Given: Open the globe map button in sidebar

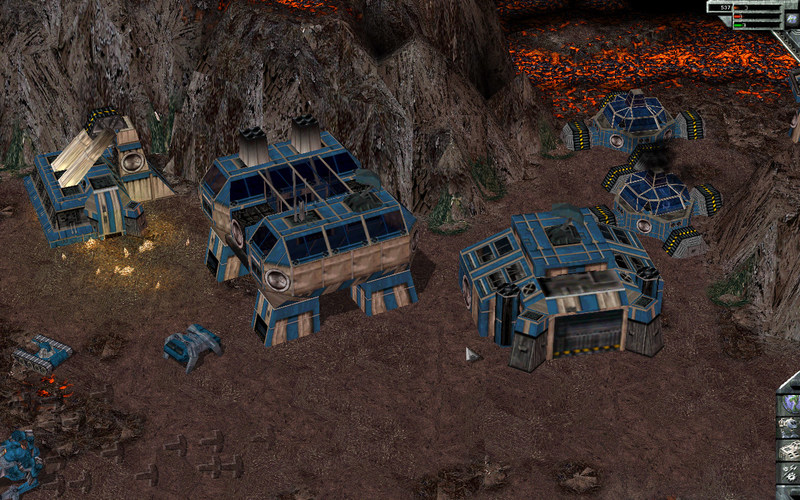Looking at the screenshot, I should click(790, 403).
